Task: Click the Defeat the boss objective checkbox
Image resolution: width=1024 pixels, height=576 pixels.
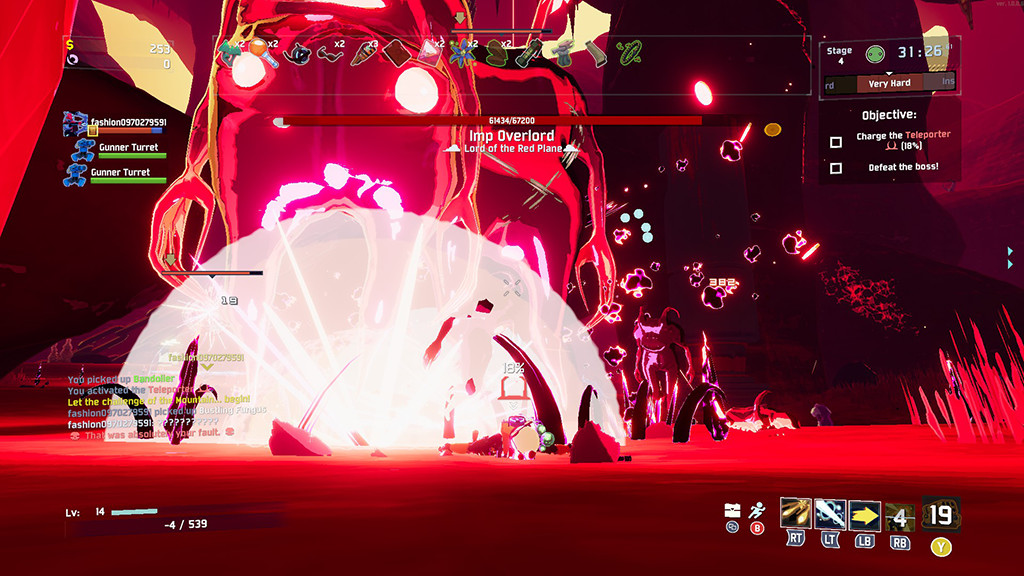Action: (836, 168)
